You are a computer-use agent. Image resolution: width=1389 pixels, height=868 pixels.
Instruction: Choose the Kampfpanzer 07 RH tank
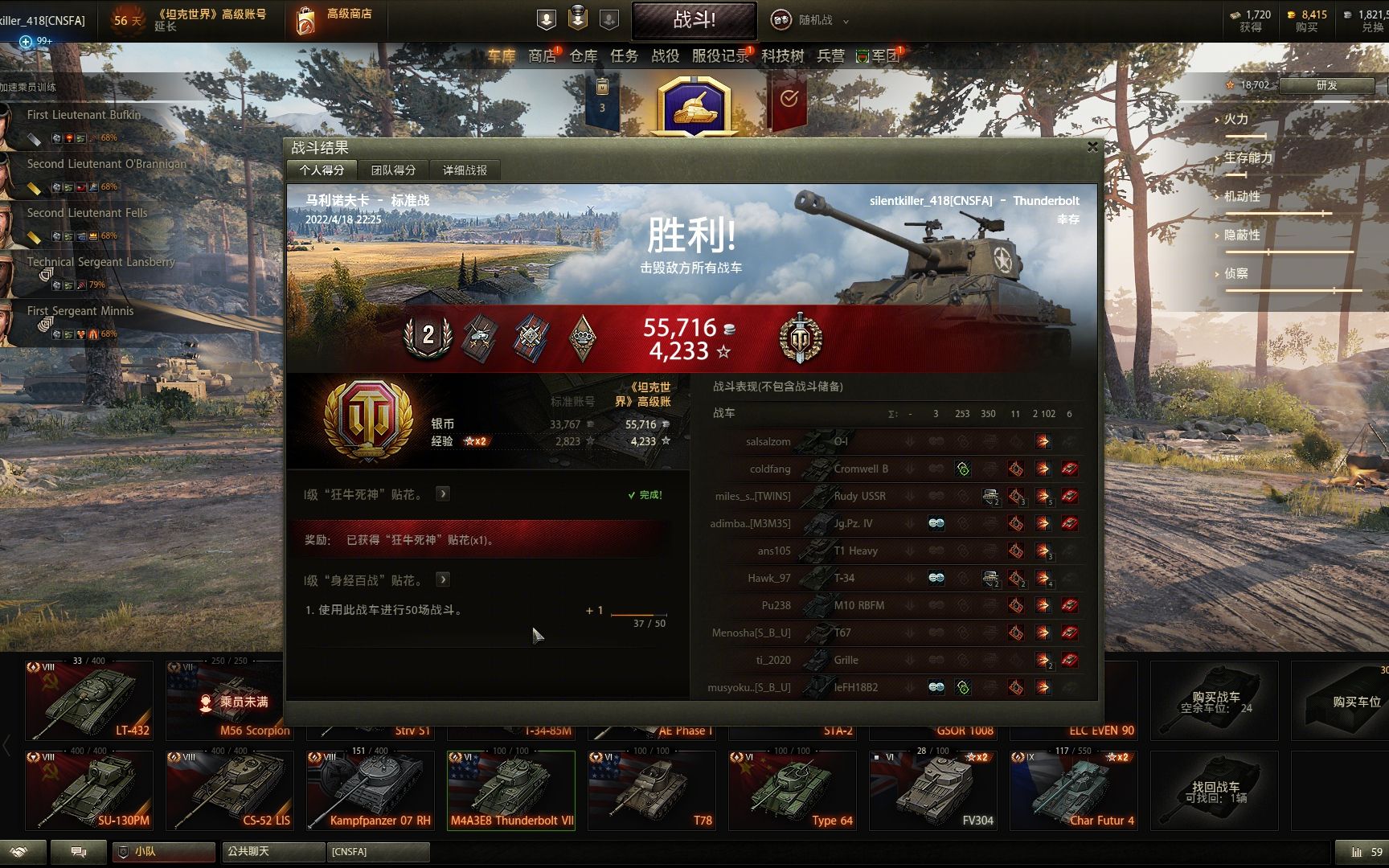(370, 789)
